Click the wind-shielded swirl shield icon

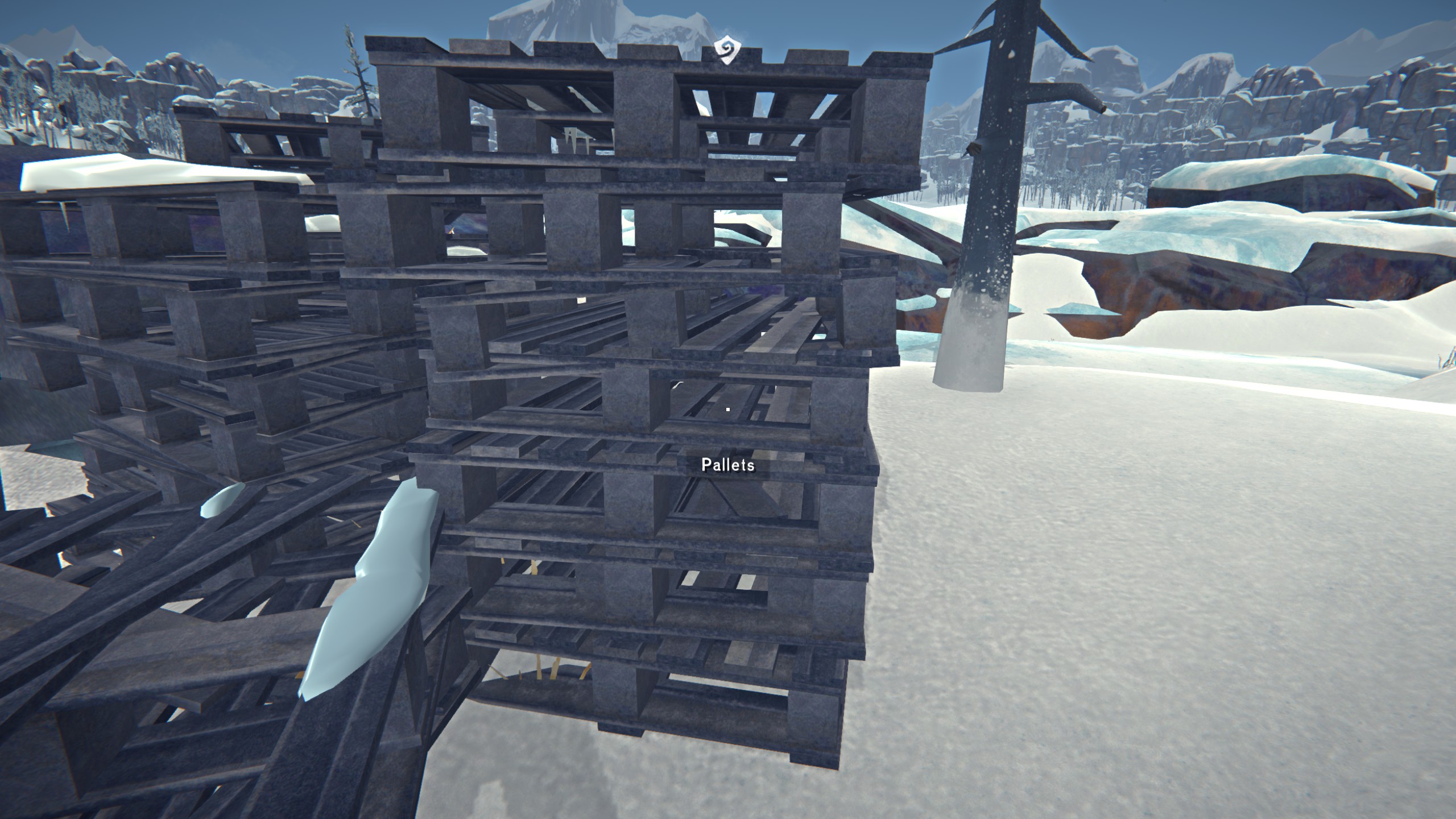click(727, 50)
